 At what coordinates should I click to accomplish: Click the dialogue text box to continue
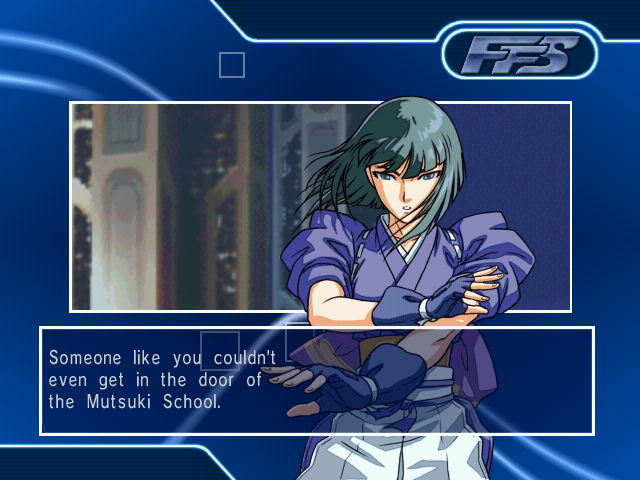click(x=316, y=380)
